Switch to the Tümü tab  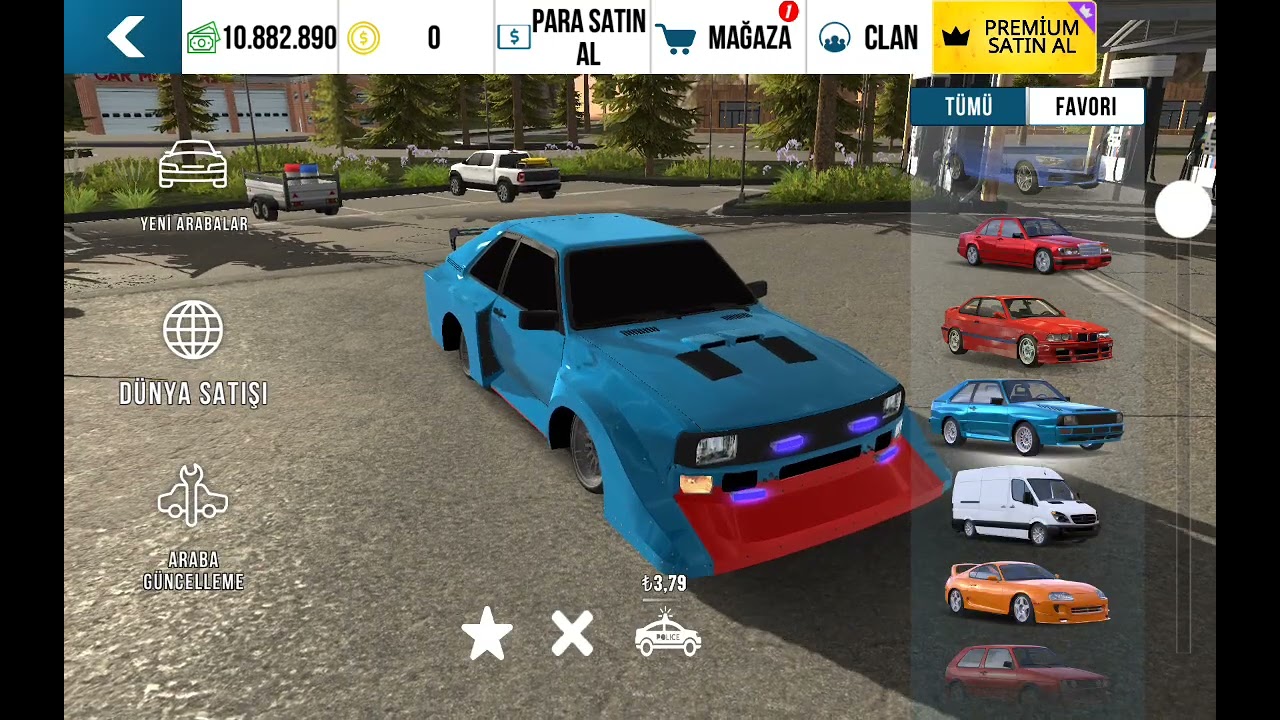point(968,107)
